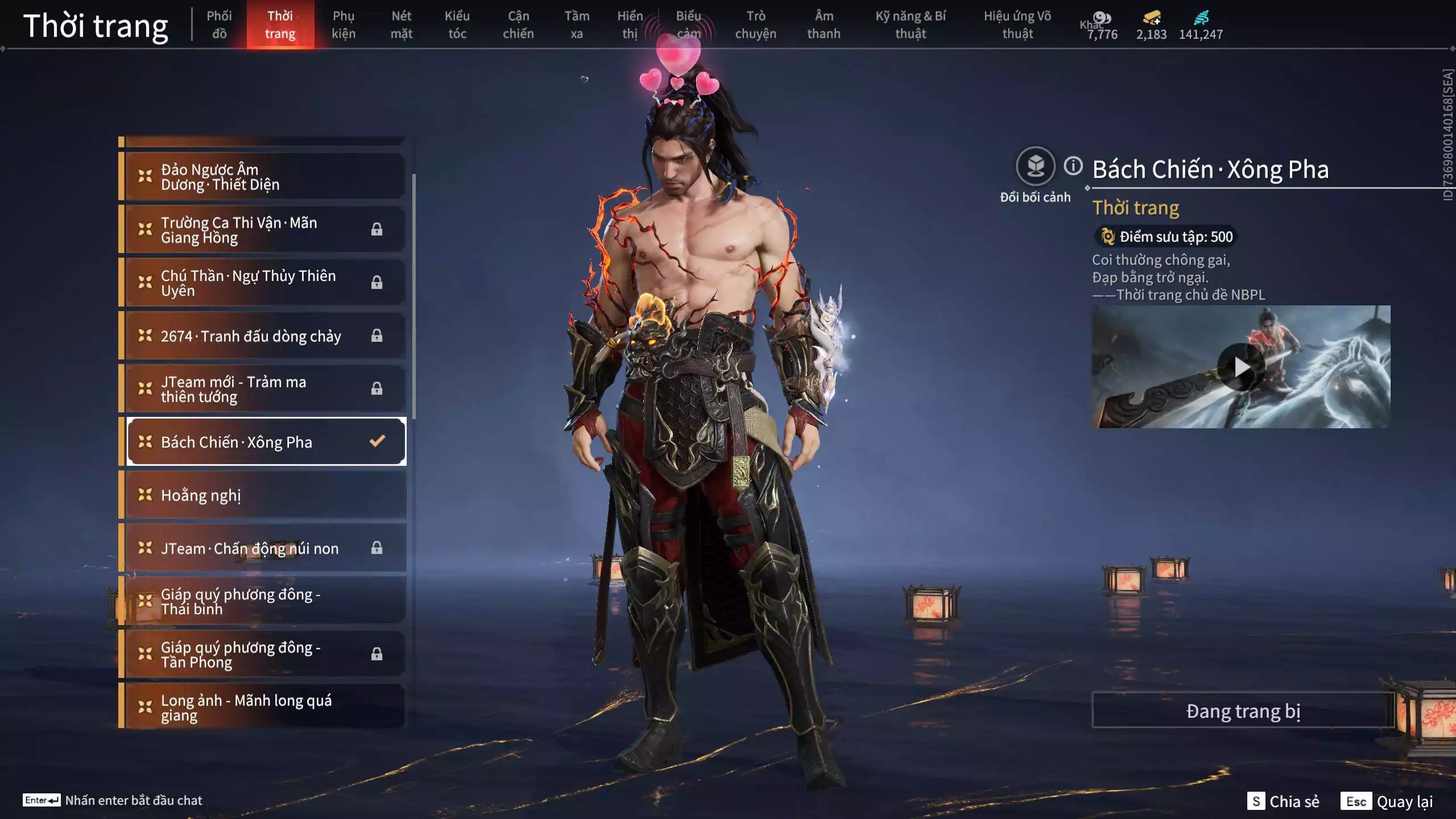Switch to the Âm thanh tab
The image size is (1456, 819).
coord(823,24)
